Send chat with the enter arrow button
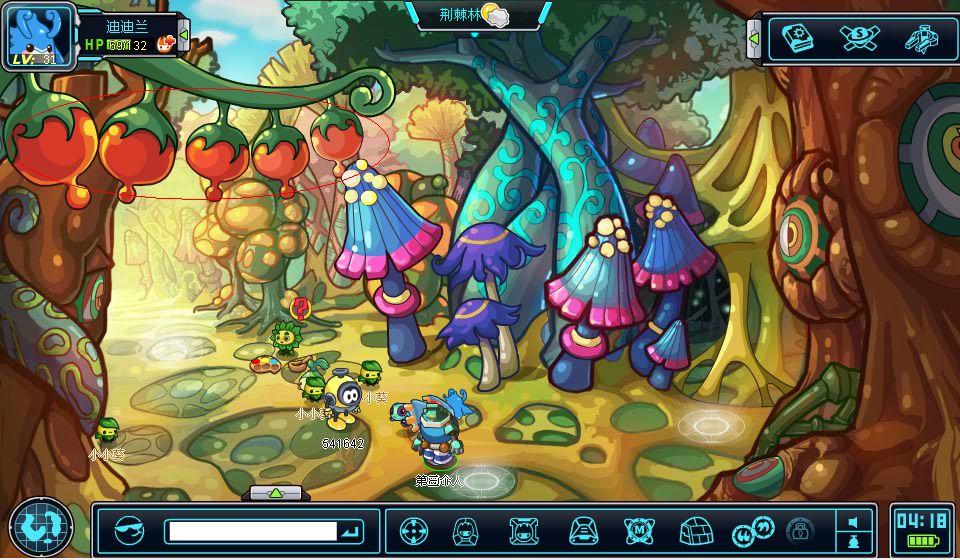The height and width of the screenshot is (560, 960). pyautogui.click(x=350, y=531)
